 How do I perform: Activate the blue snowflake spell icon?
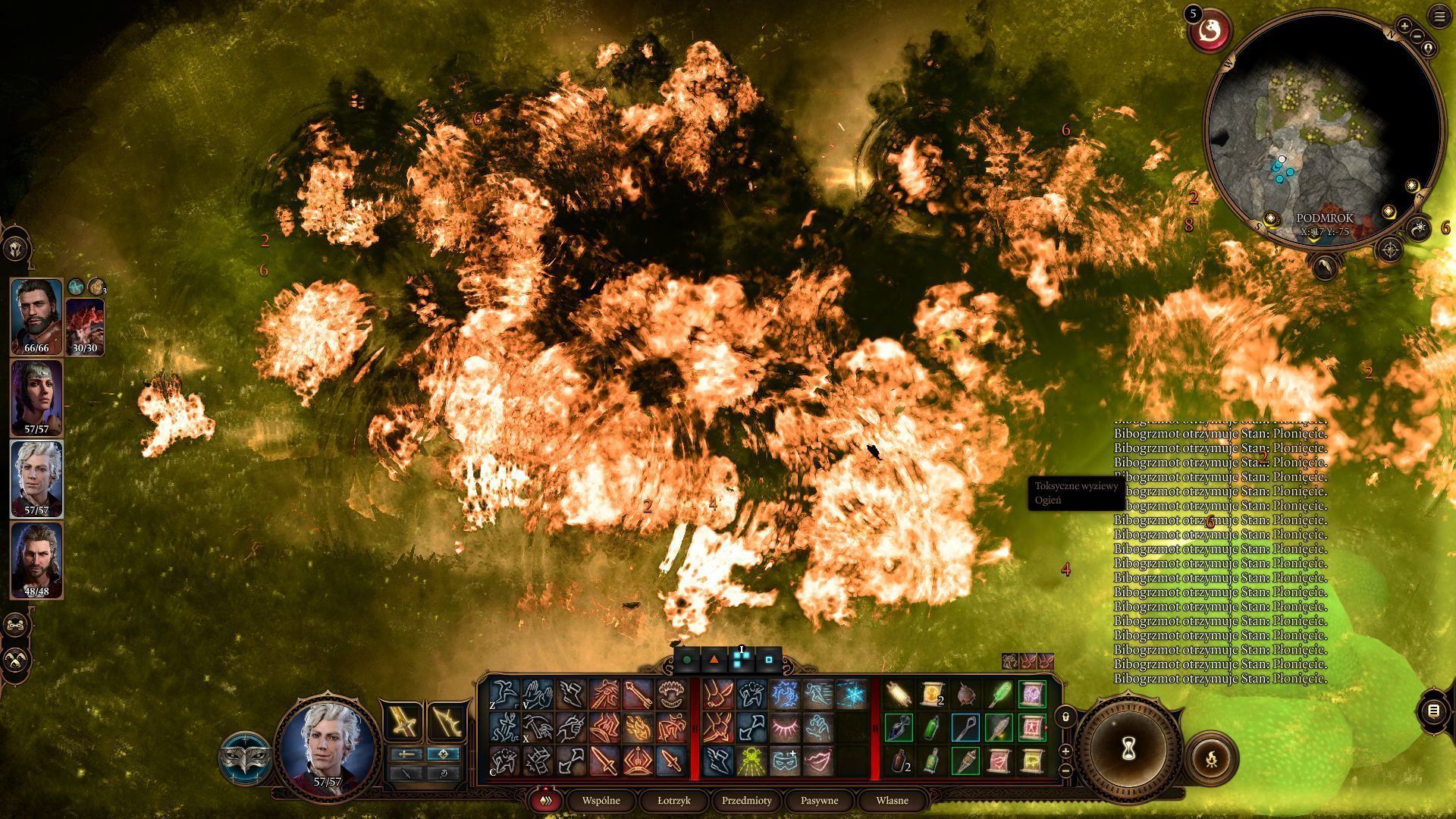[x=852, y=694]
